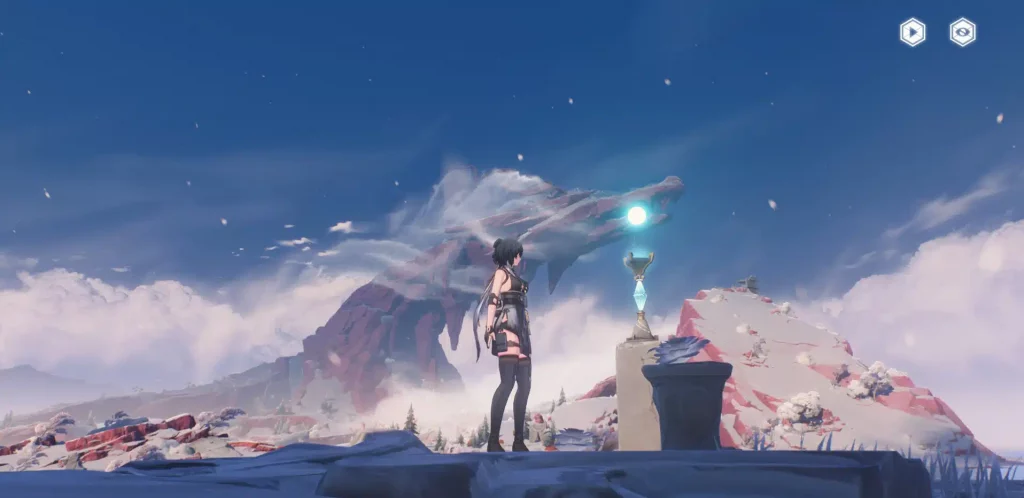Screen dimensions: 1024x498
Task: Click the hexagonal play arrow button
Action: (912, 32)
